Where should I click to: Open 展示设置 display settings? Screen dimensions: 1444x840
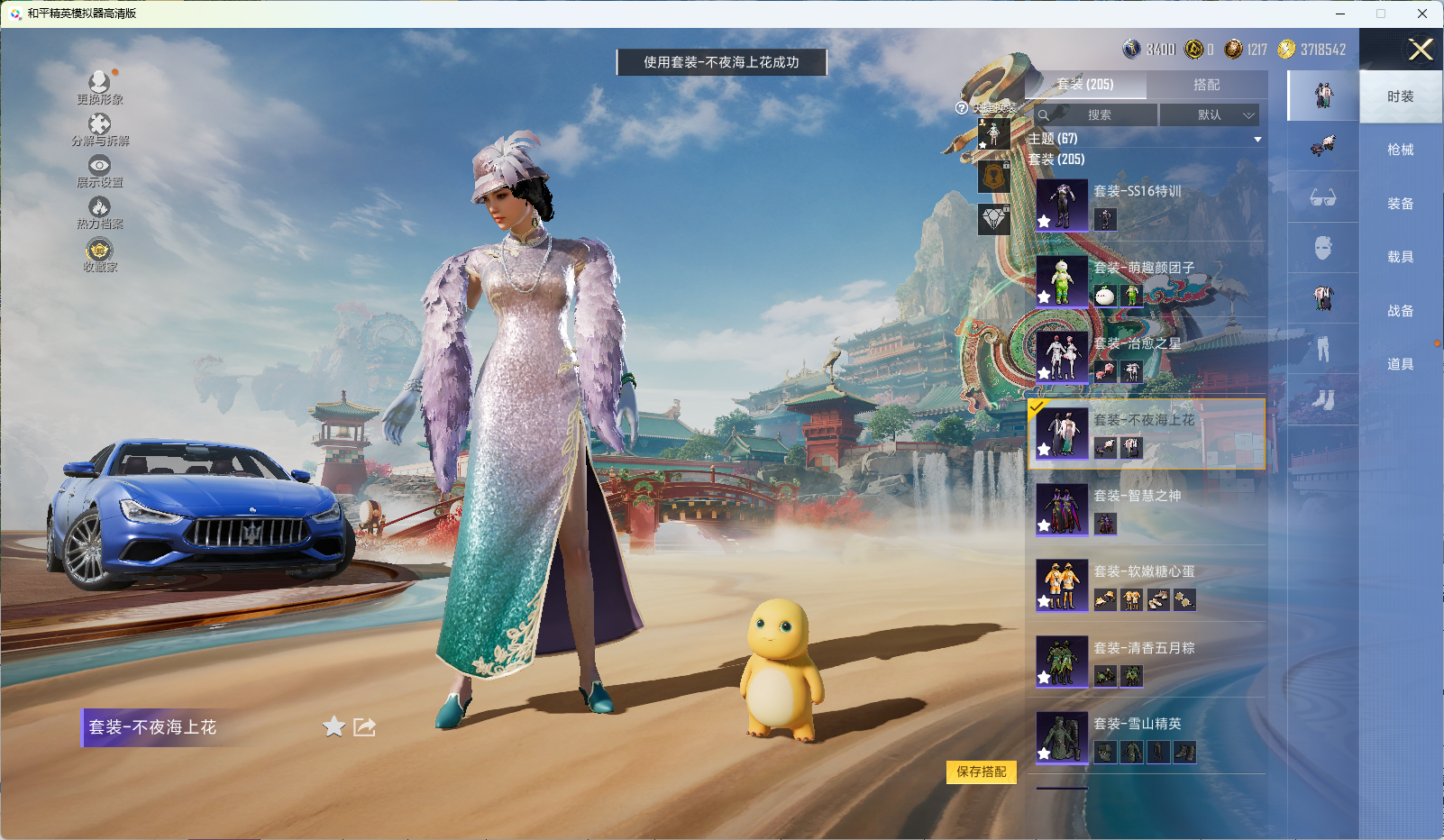99,171
